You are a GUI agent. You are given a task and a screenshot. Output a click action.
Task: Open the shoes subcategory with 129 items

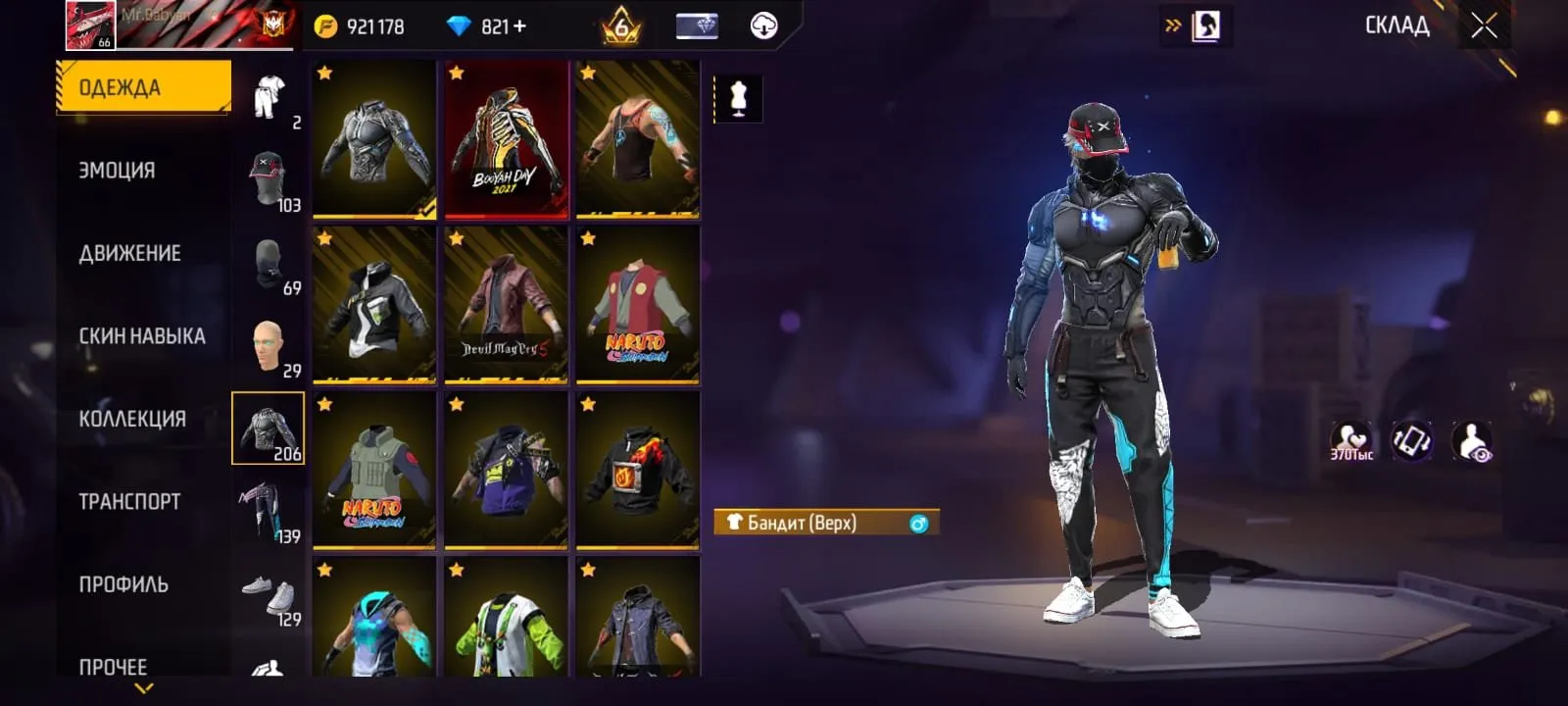(x=269, y=595)
